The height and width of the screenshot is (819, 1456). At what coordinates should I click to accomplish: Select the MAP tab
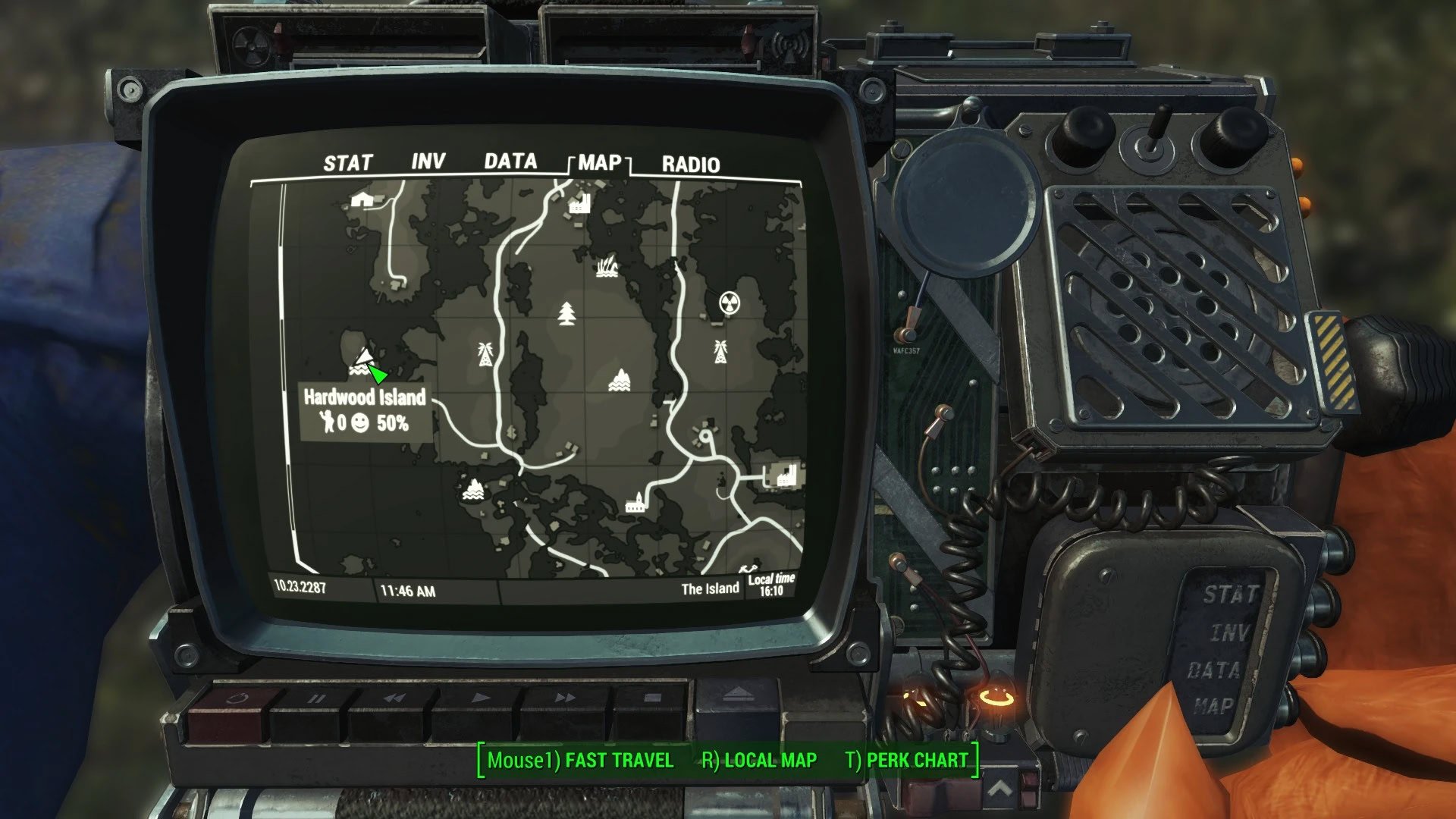(x=599, y=163)
